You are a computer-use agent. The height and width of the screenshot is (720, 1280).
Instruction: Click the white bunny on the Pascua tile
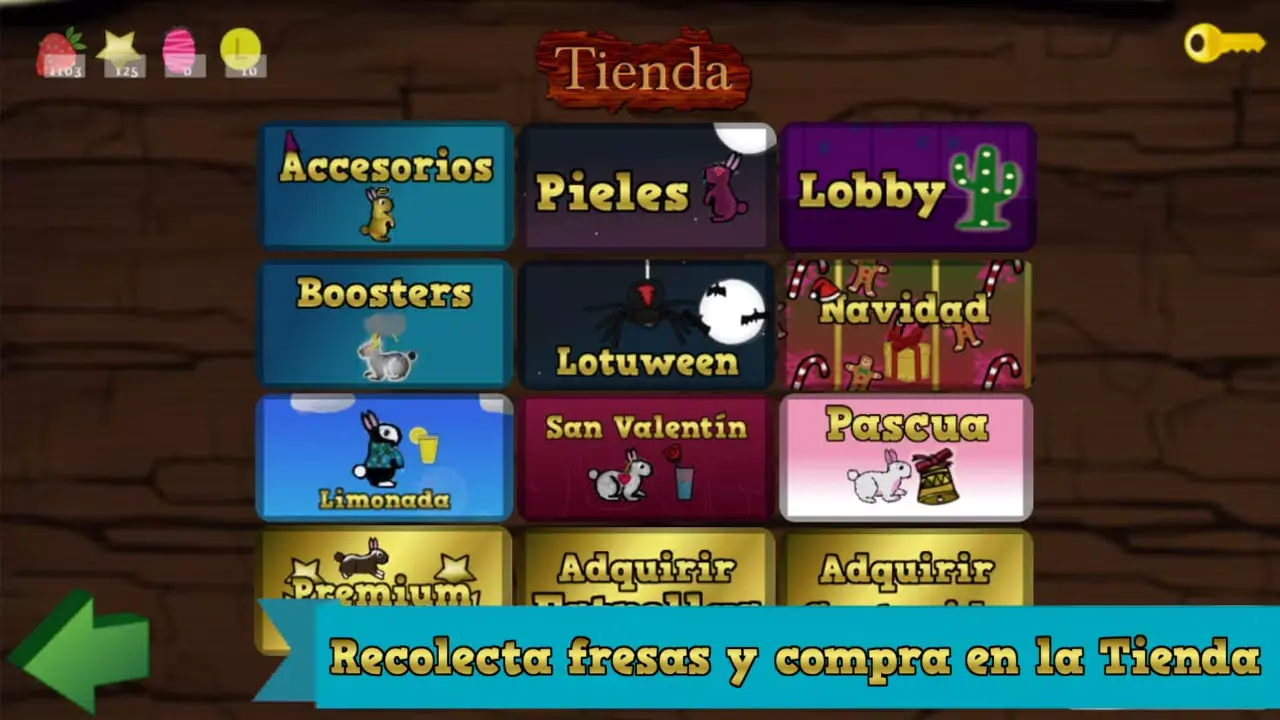point(875,480)
